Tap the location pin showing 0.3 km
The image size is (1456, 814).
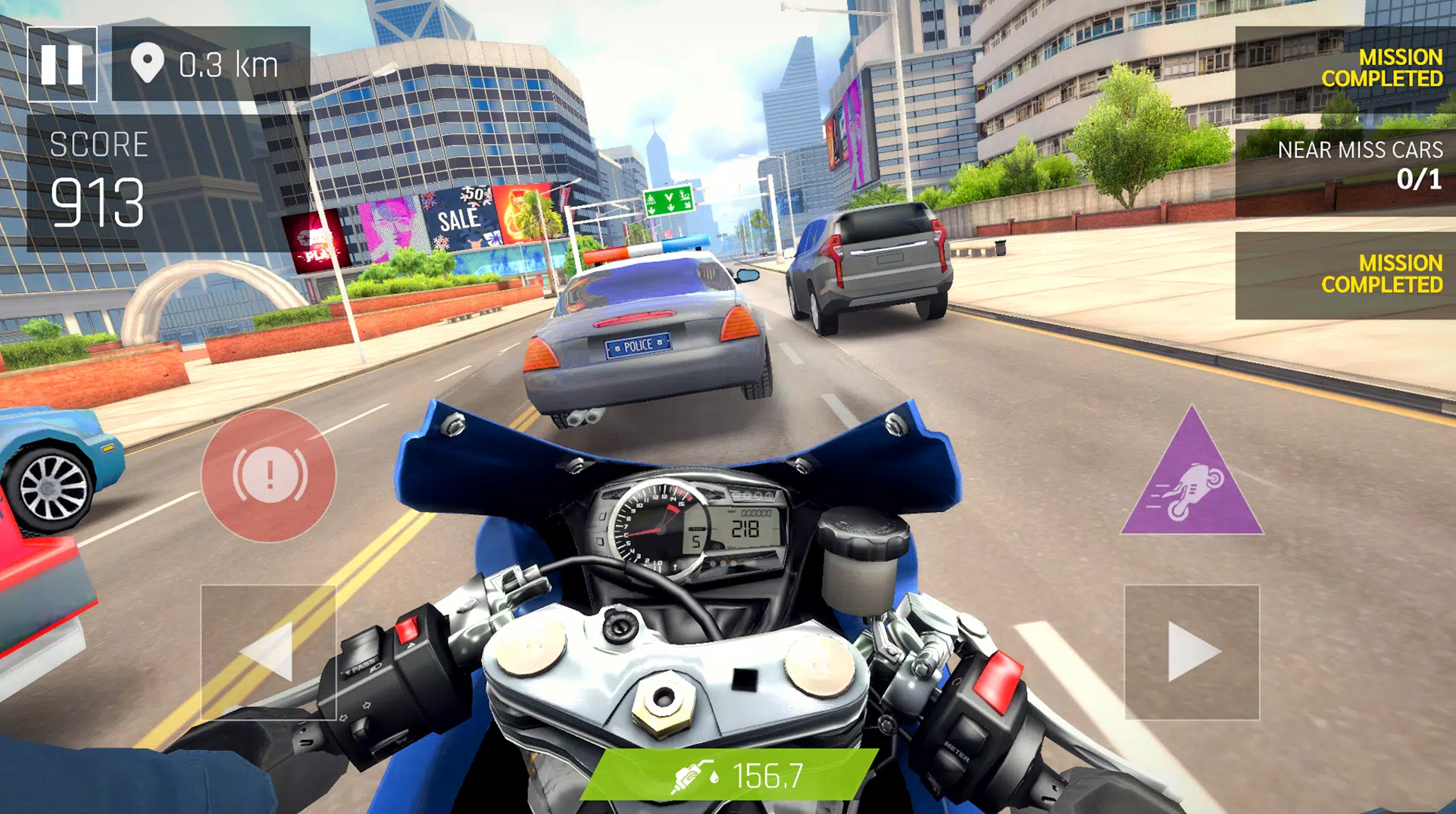pyautogui.click(x=148, y=63)
